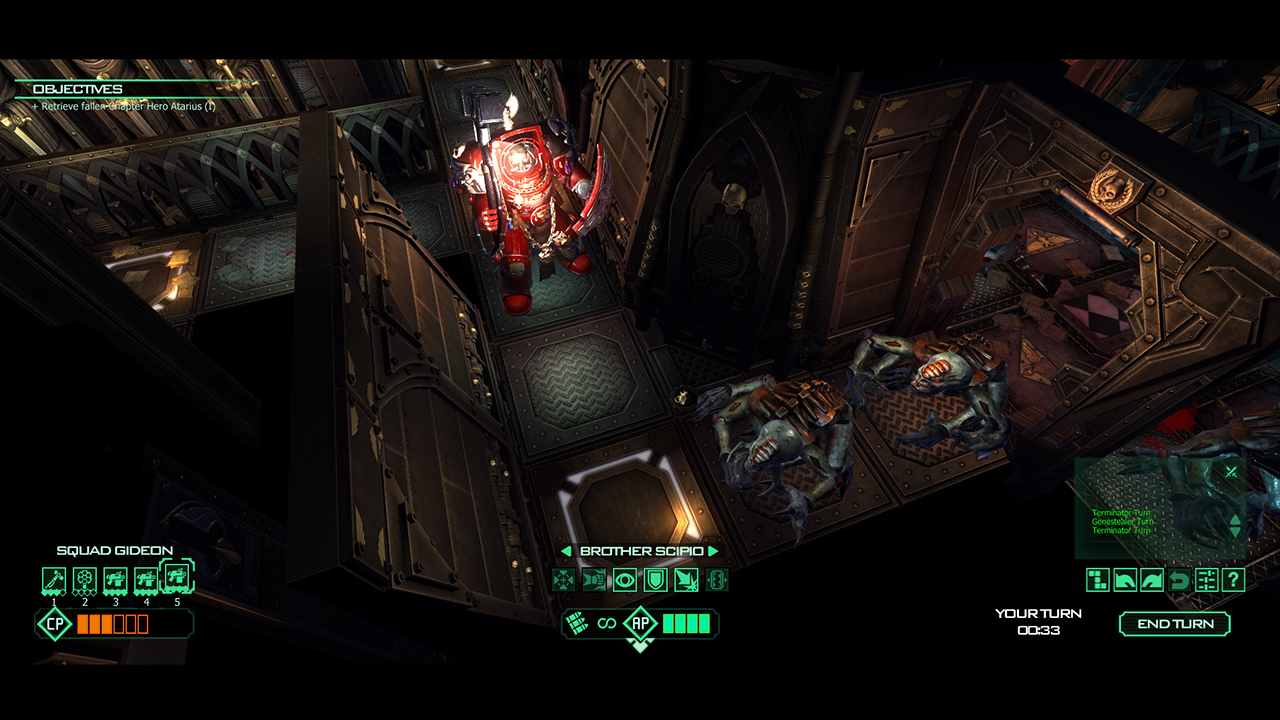Toggle the camera rotate left control
This screenshot has width=1280, height=720.
tap(1124, 578)
